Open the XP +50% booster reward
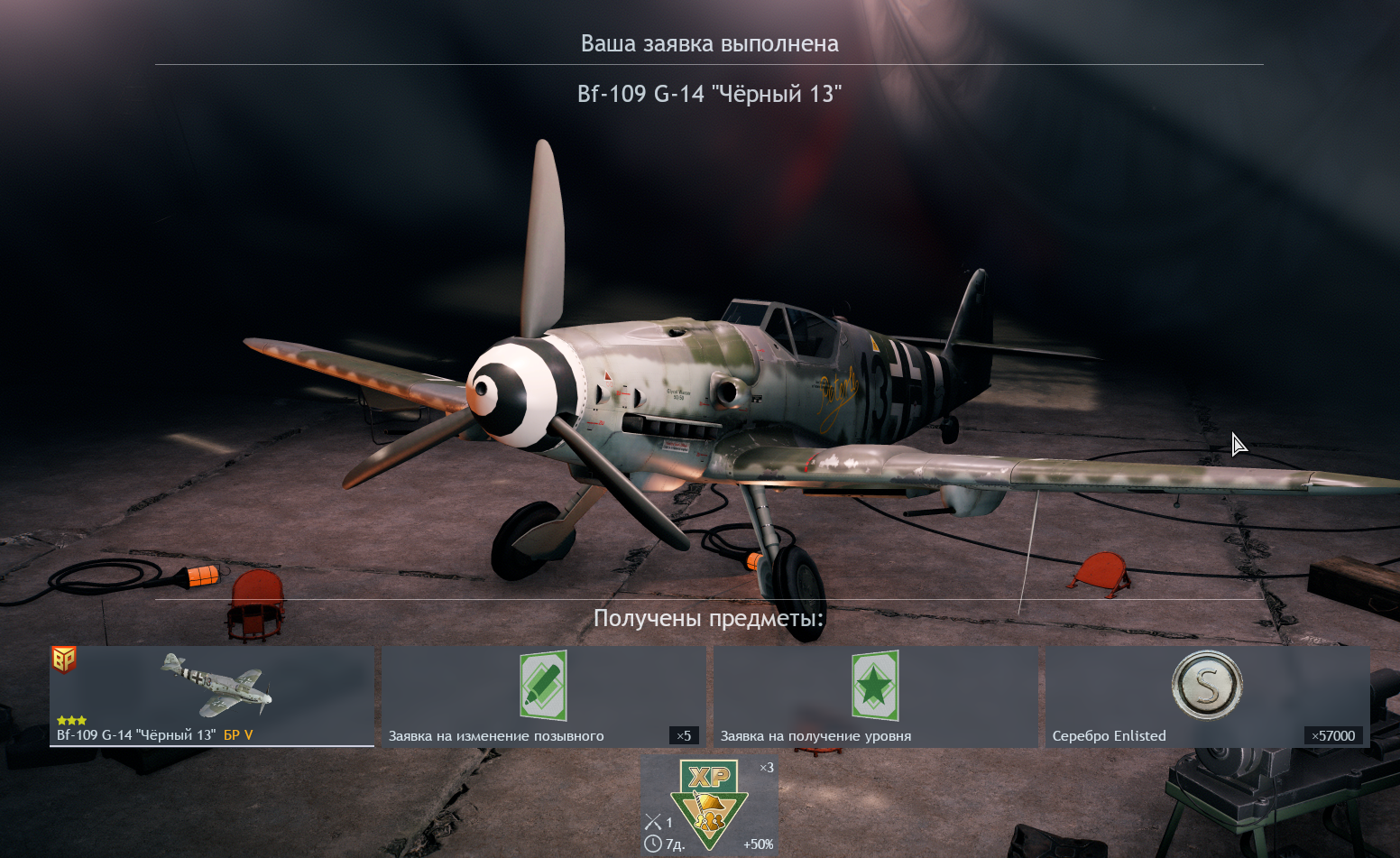This screenshot has height=858, width=1400. (709, 806)
